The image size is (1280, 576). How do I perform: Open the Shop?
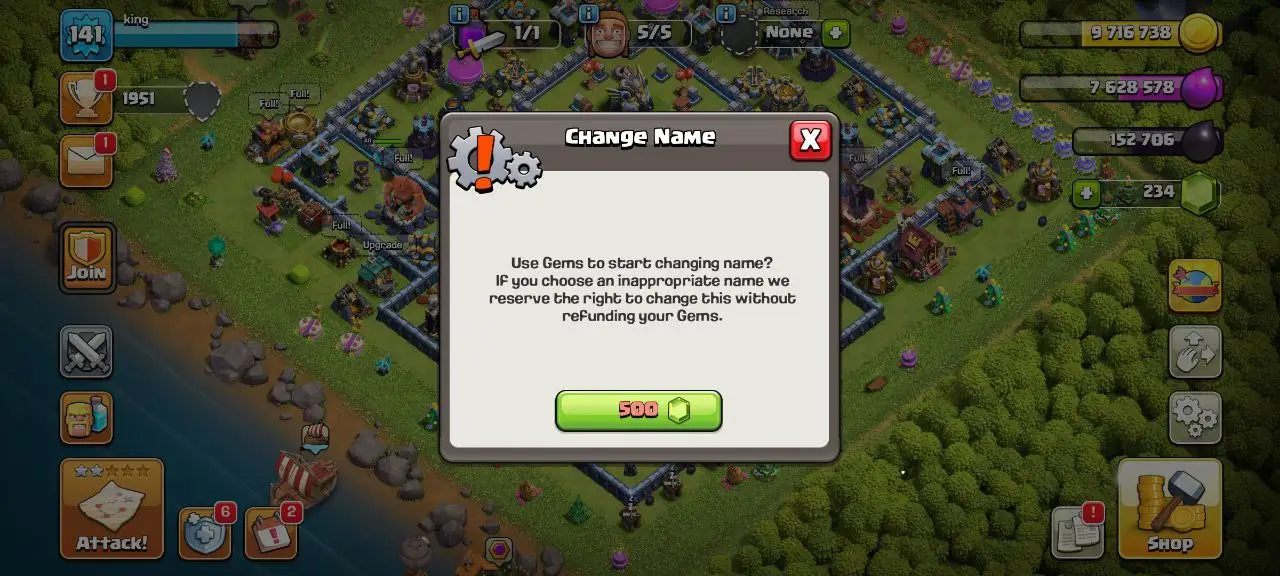tap(1169, 508)
